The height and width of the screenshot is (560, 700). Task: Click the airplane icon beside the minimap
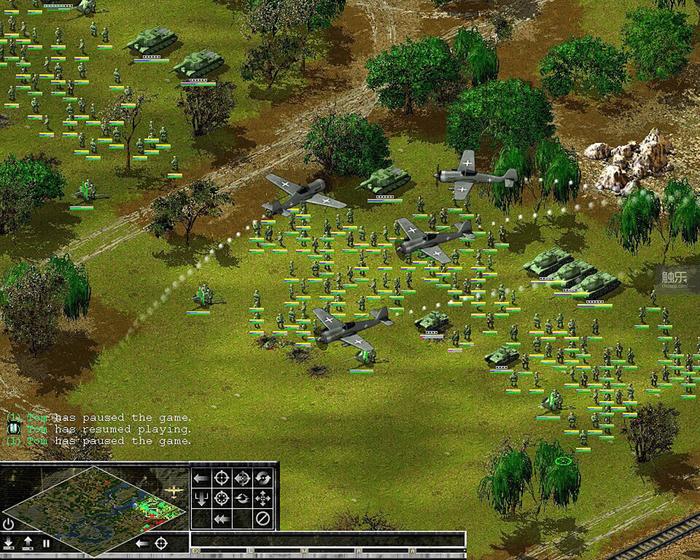pyautogui.click(x=174, y=491)
